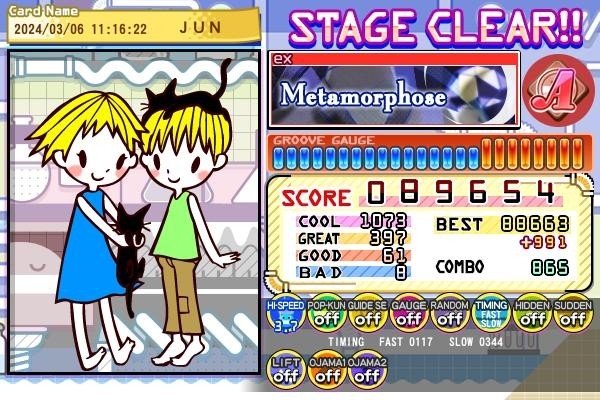Toggle the RANDOM option

449,315
